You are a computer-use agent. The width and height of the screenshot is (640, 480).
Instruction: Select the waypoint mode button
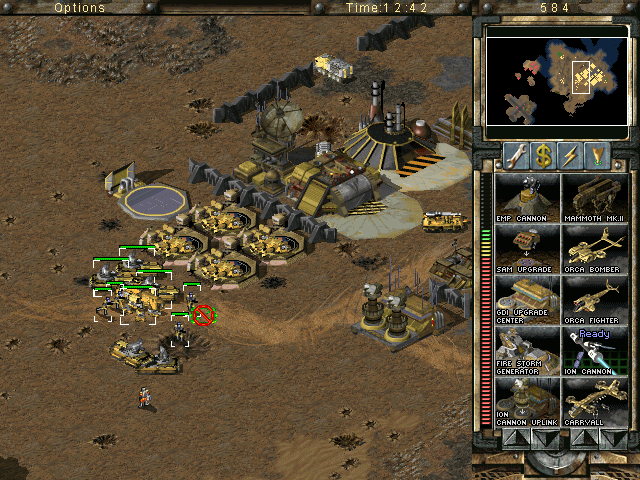point(597,155)
